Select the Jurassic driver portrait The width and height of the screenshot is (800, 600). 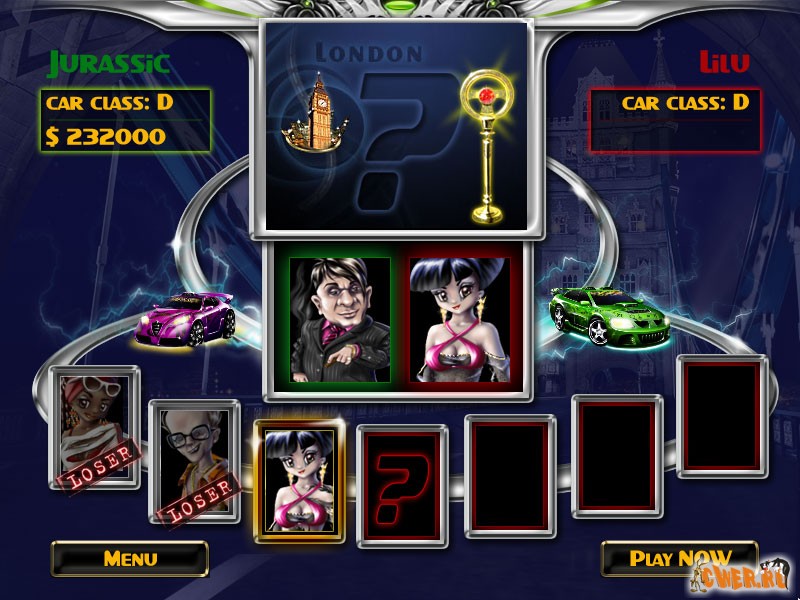click(340, 319)
